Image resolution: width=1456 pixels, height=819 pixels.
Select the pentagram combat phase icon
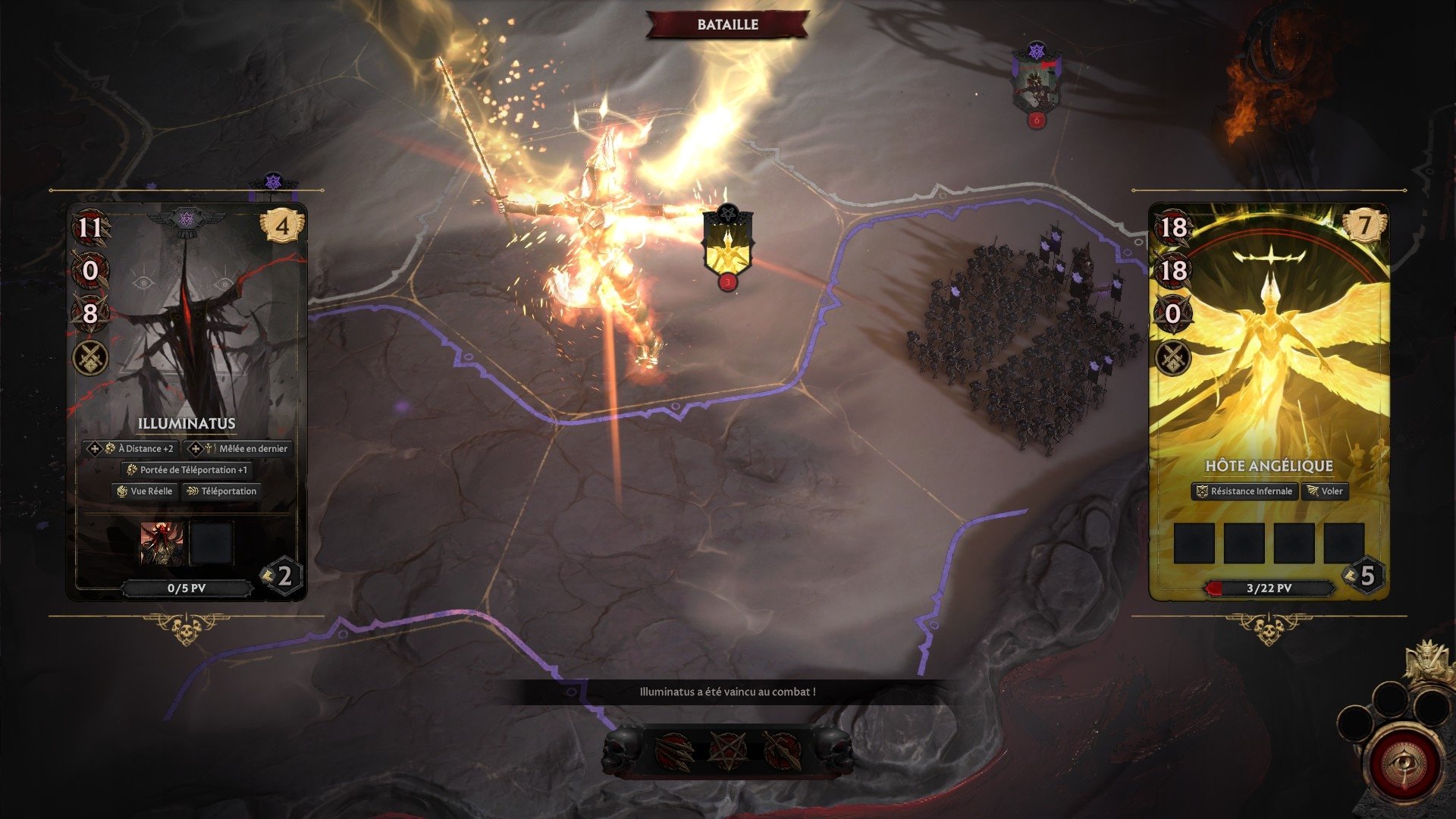[x=727, y=751]
